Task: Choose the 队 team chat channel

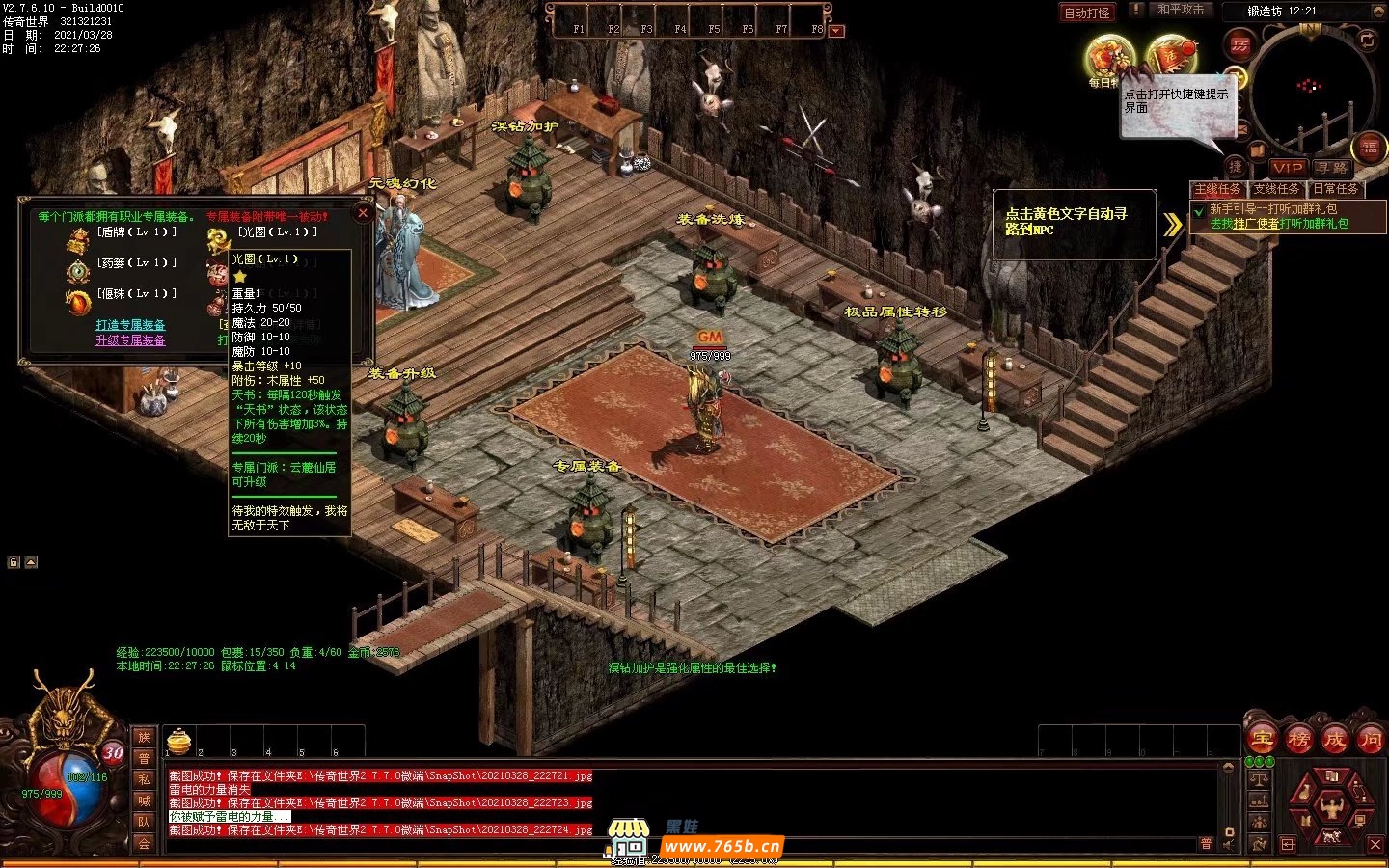Action: point(144,822)
